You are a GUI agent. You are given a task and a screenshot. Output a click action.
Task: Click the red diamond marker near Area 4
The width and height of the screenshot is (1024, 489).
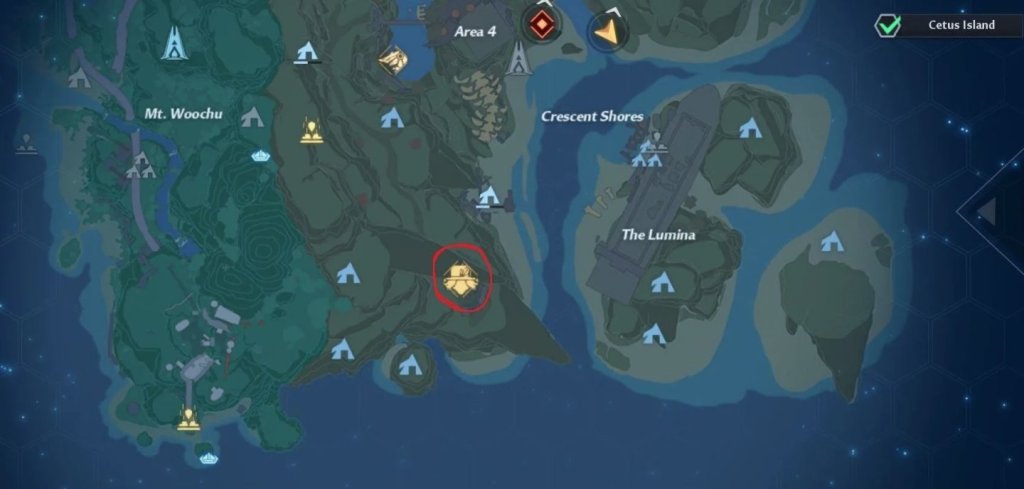pyautogui.click(x=541, y=25)
